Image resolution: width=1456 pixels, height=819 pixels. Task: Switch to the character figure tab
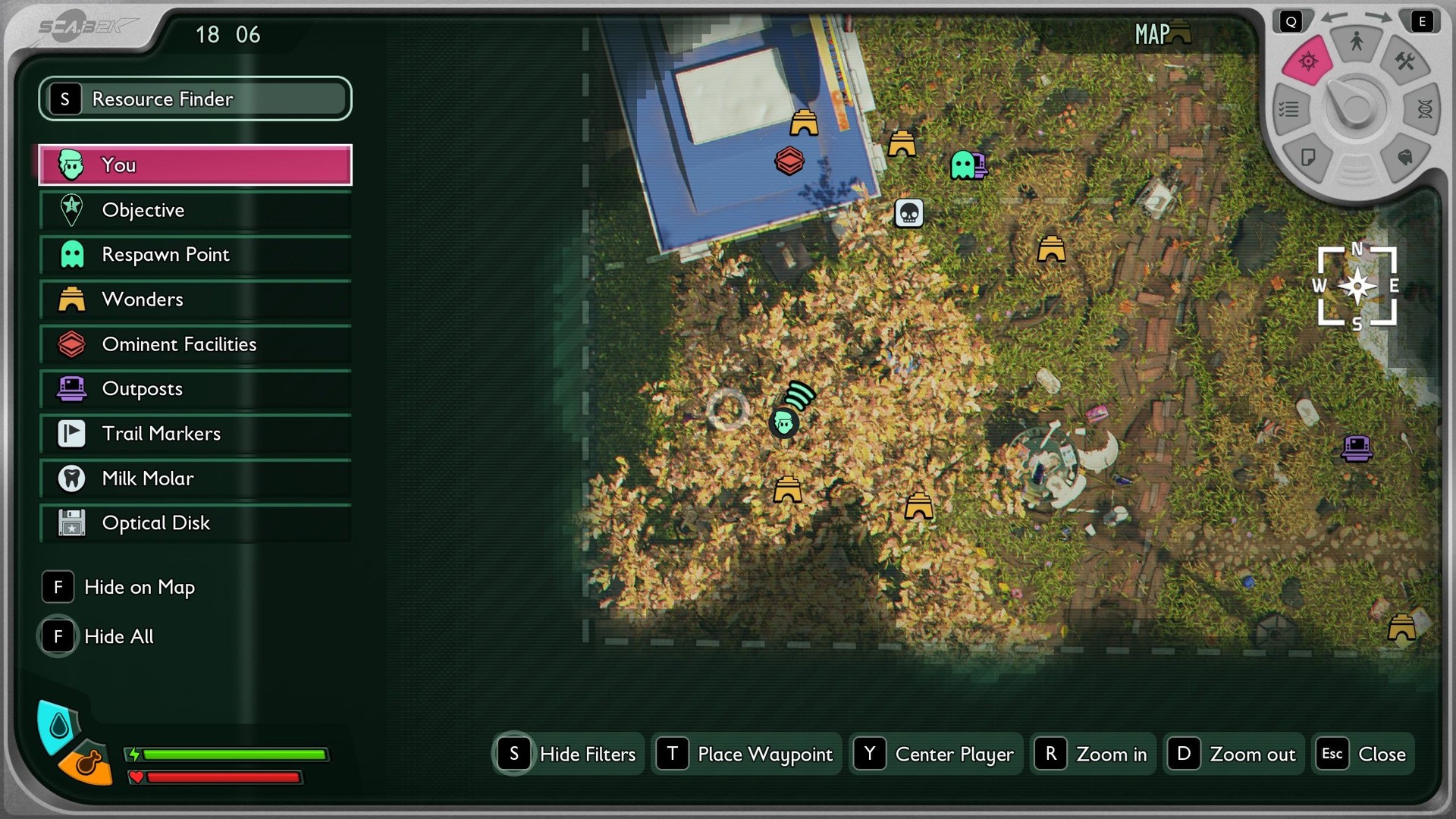coord(1356,42)
